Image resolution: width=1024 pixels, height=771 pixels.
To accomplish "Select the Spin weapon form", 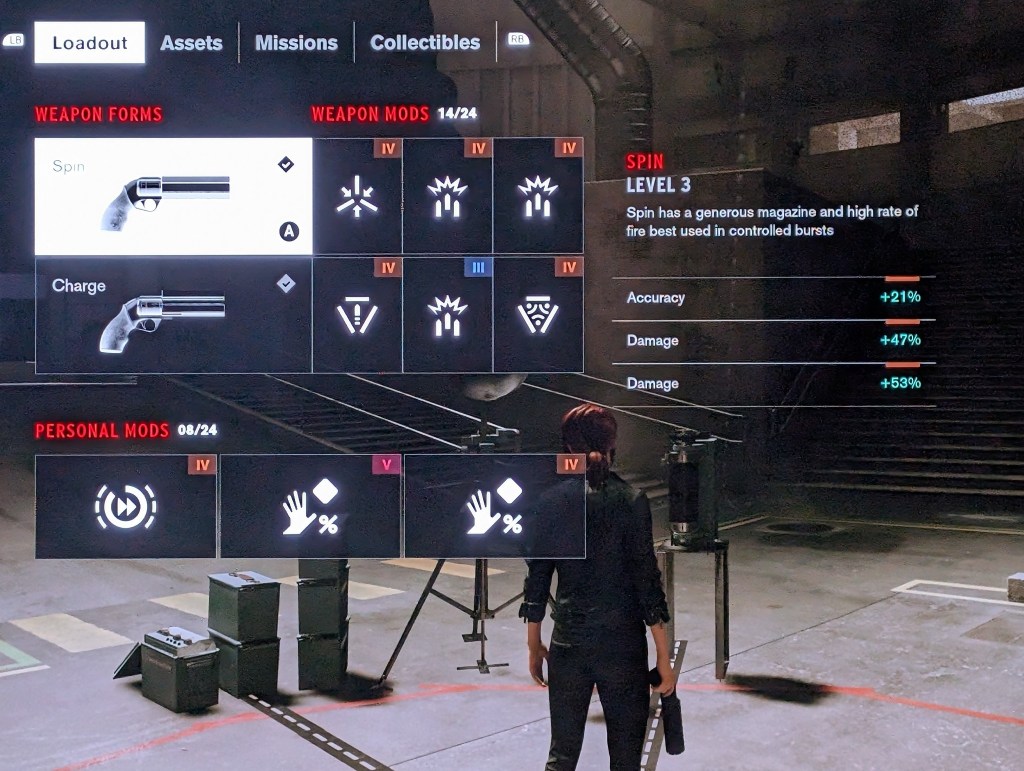I will coord(174,196).
